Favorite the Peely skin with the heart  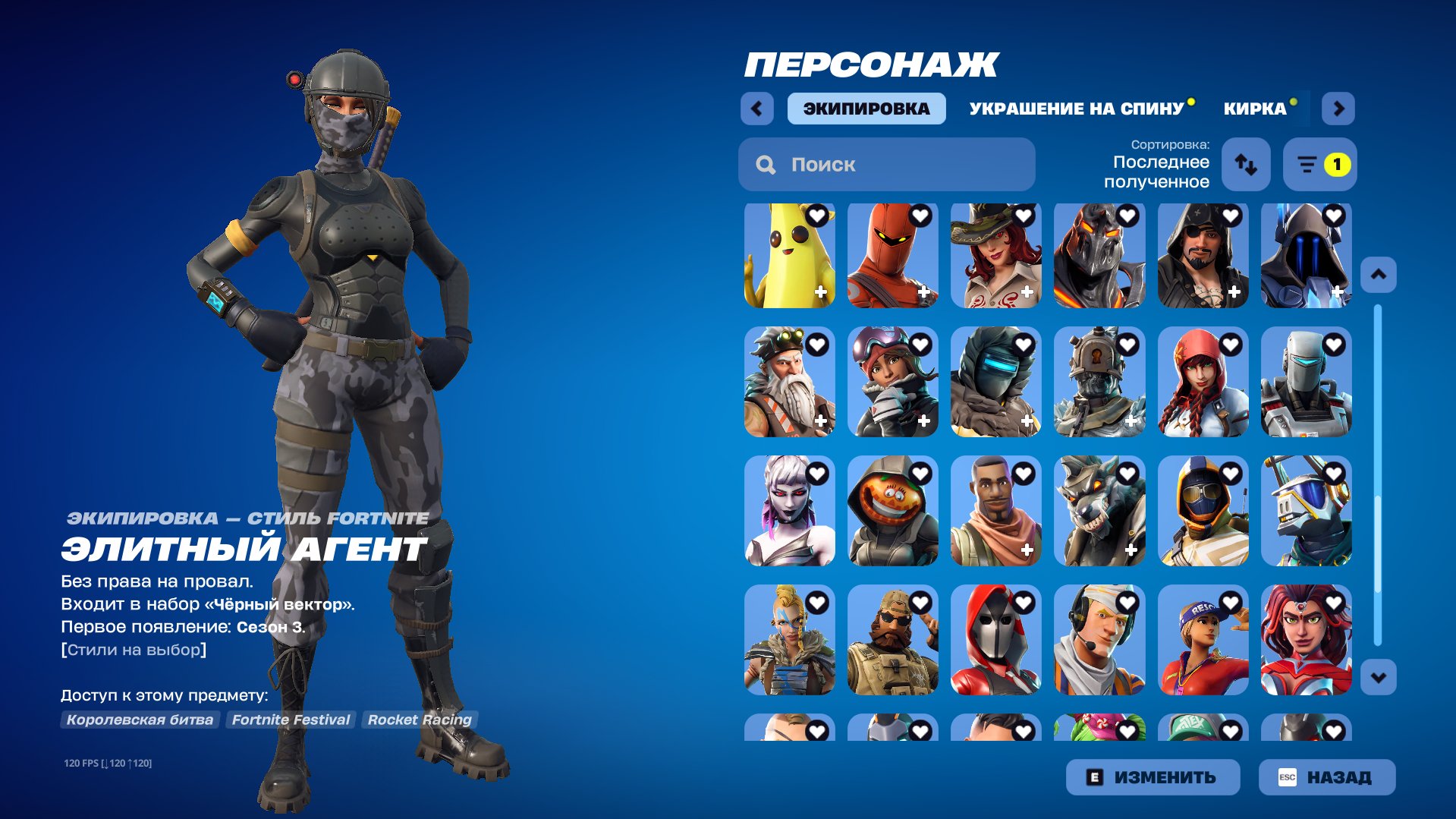click(816, 216)
